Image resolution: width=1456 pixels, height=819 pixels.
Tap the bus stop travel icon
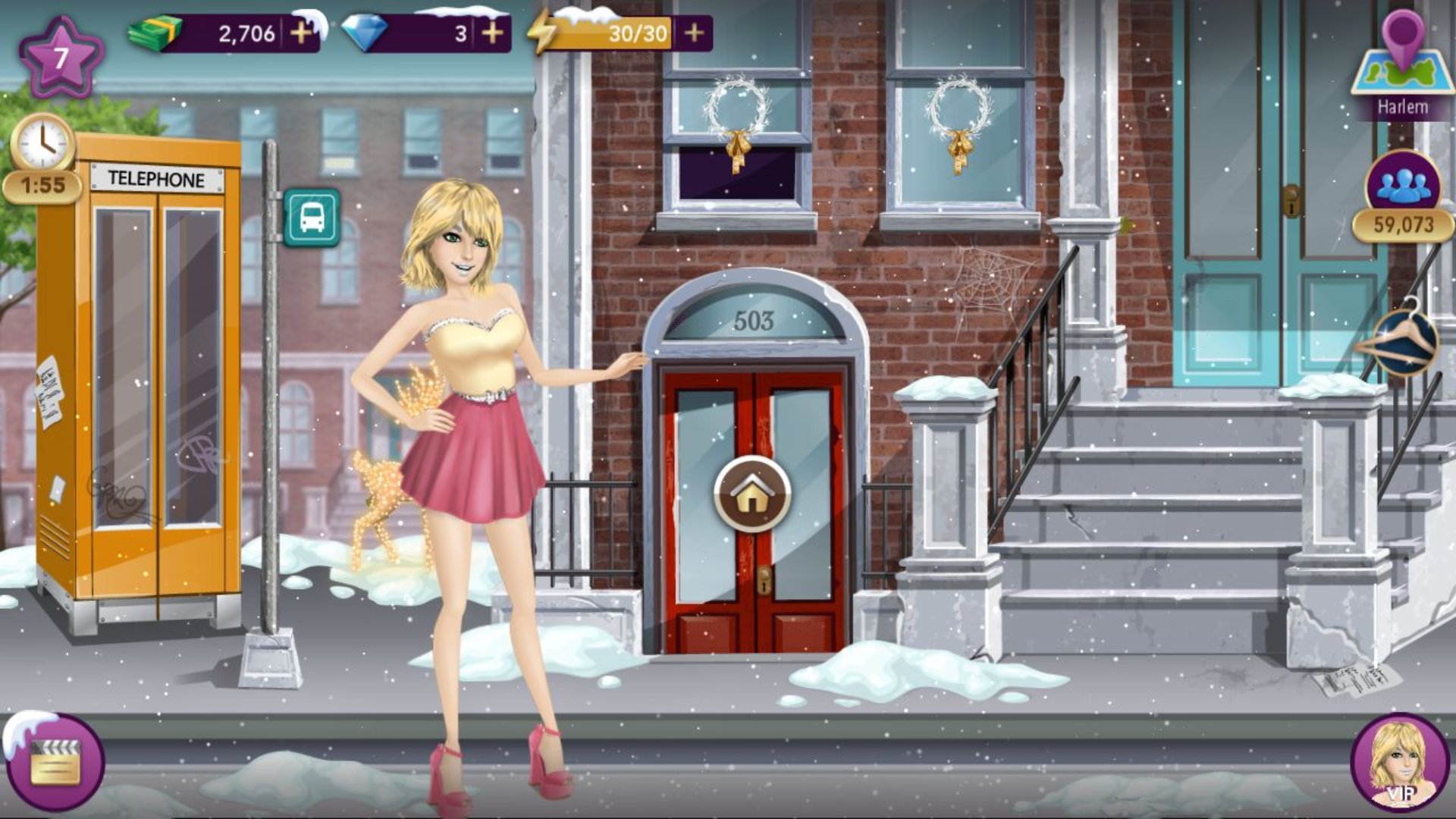tap(312, 218)
